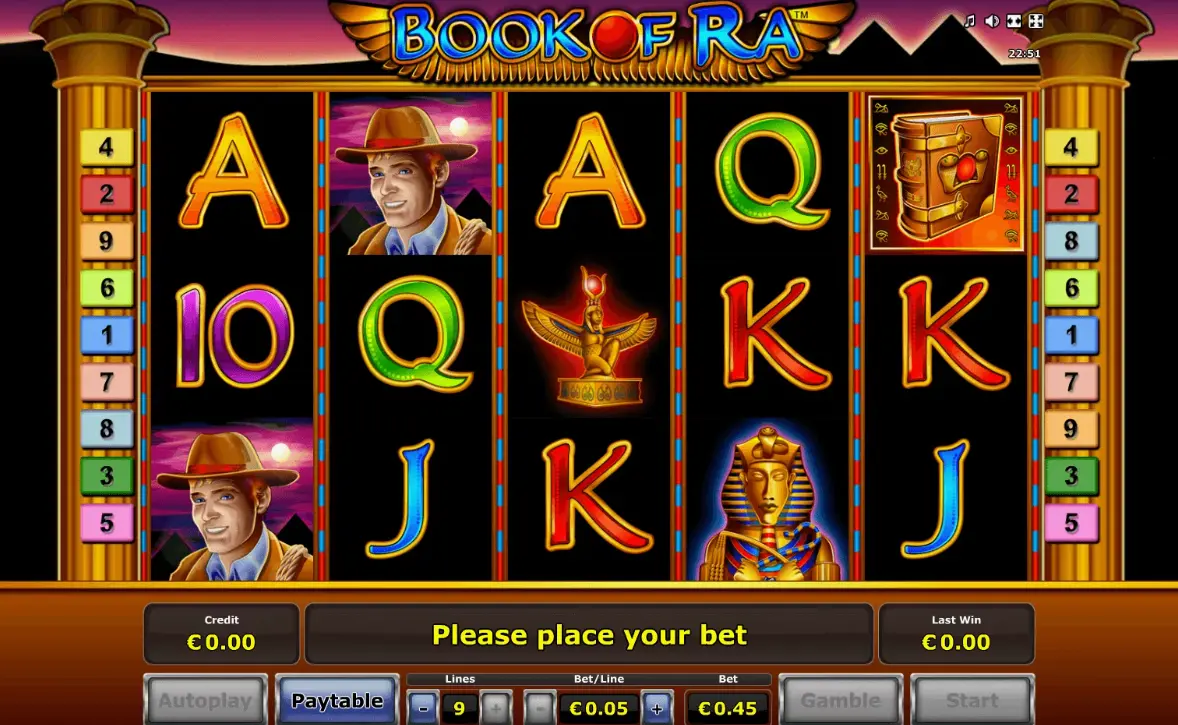Viewport: 1178px width, 725px height.
Task: Hit the Start spin button
Action: (x=972, y=700)
